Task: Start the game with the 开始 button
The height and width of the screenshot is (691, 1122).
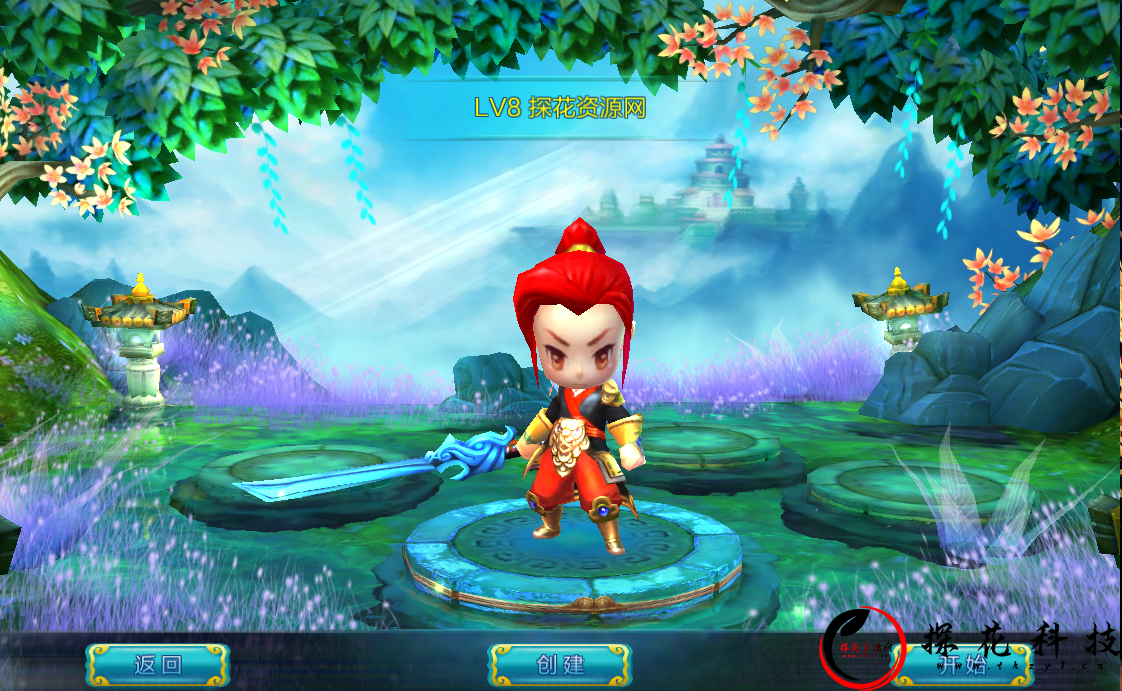Action: click(960, 665)
